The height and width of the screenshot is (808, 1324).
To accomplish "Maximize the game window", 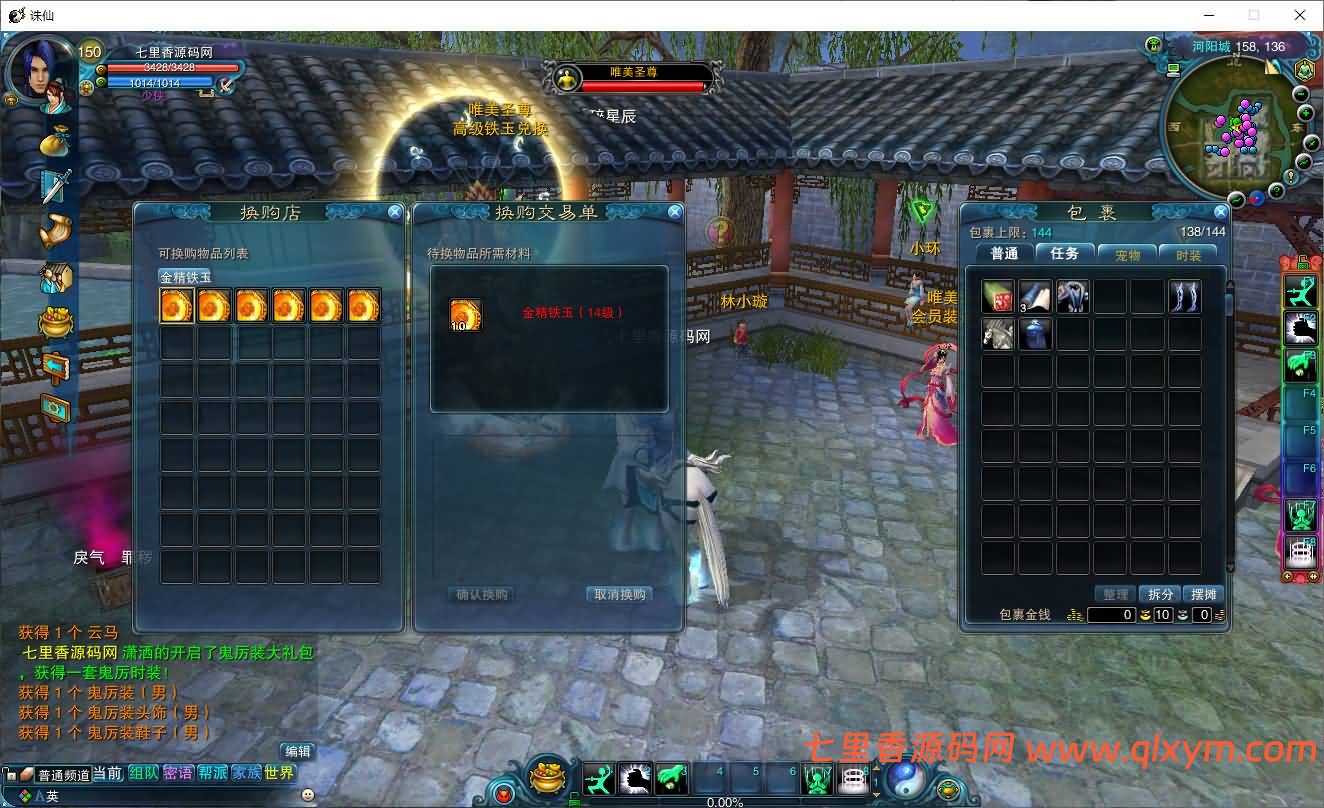I will pyautogui.click(x=1254, y=15).
